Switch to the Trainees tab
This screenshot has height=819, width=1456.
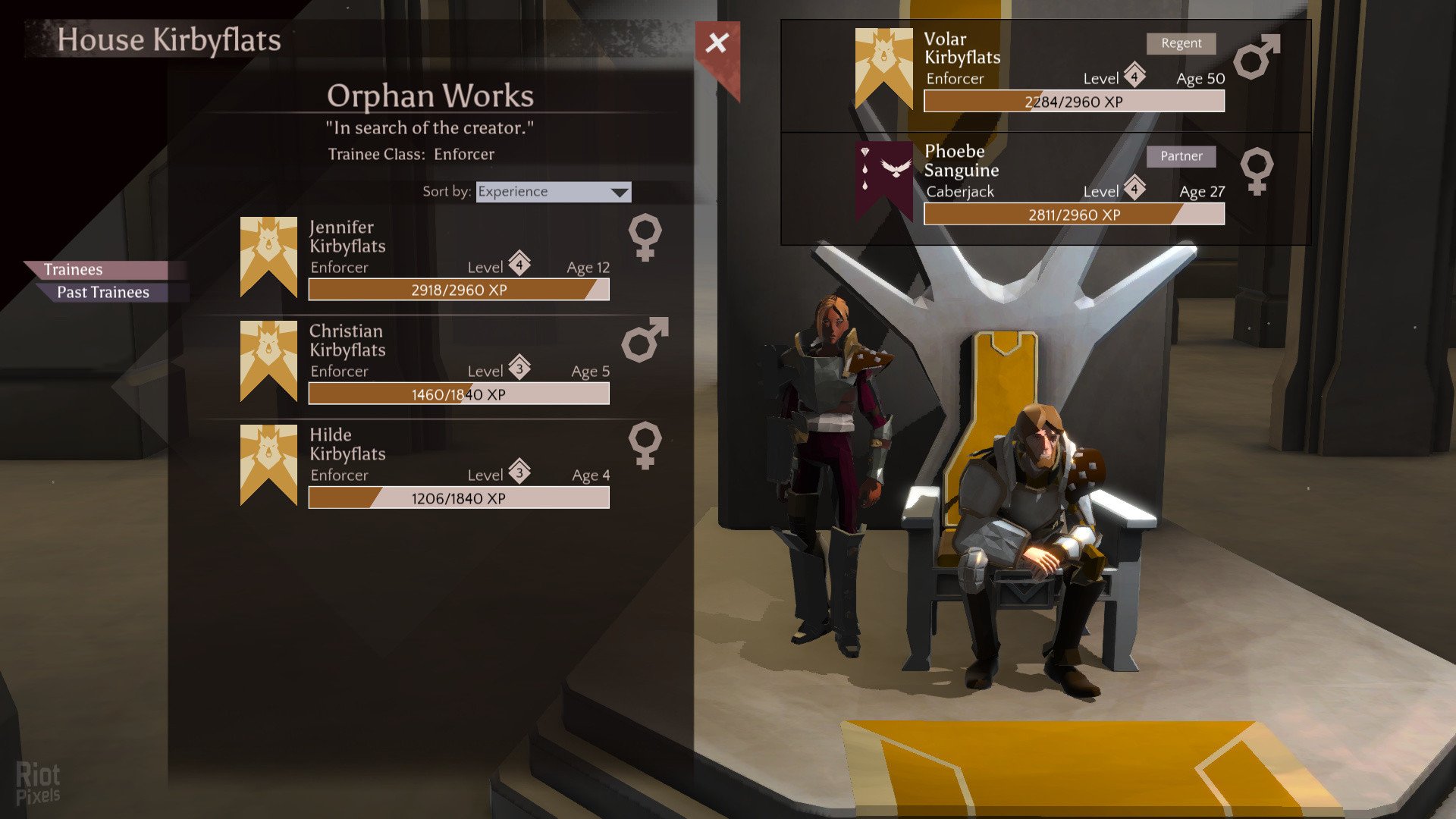coord(74,270)
